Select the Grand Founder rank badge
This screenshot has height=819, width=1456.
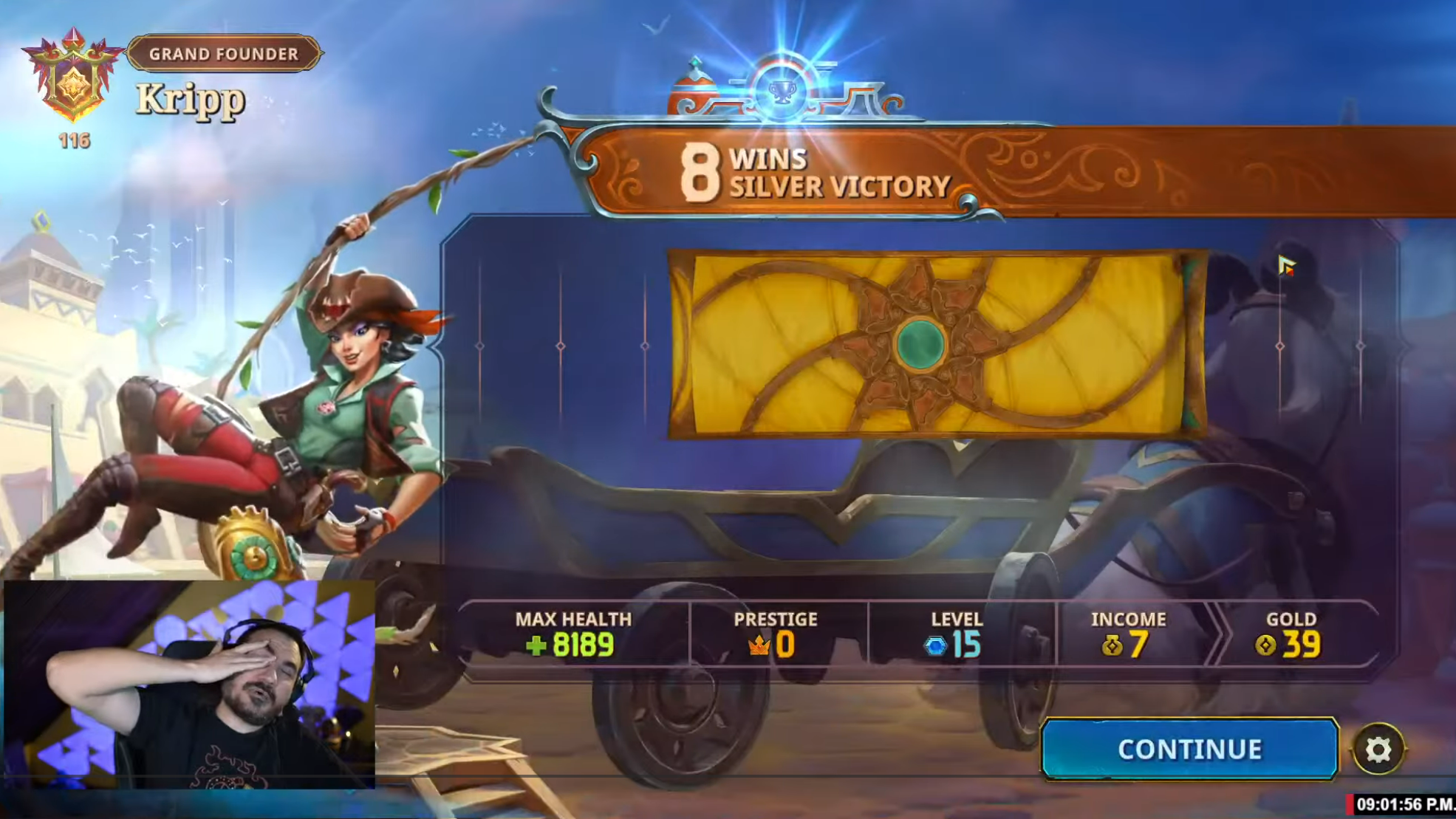coord(72,78)
